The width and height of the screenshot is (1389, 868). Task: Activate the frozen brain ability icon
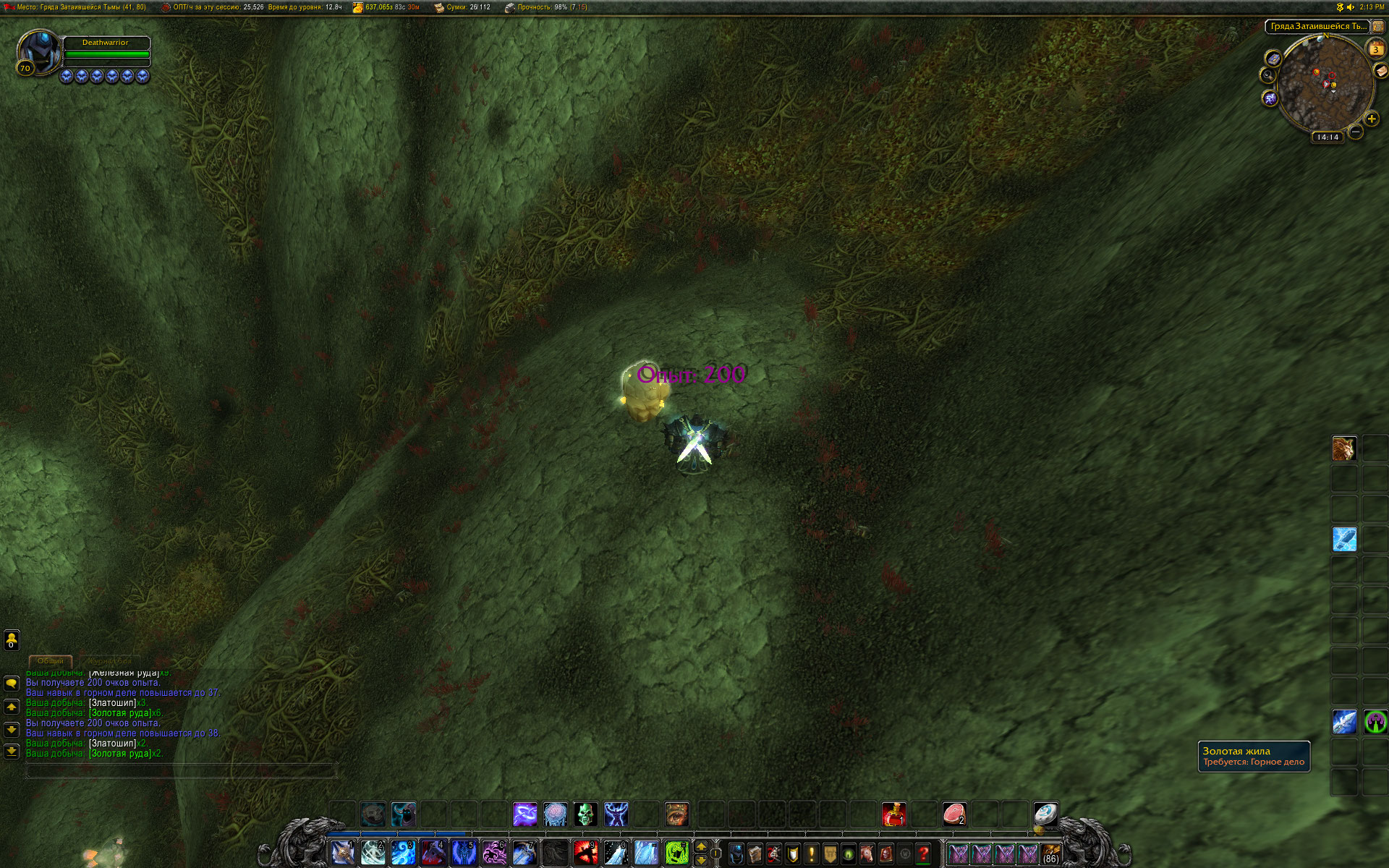[555, 814]
